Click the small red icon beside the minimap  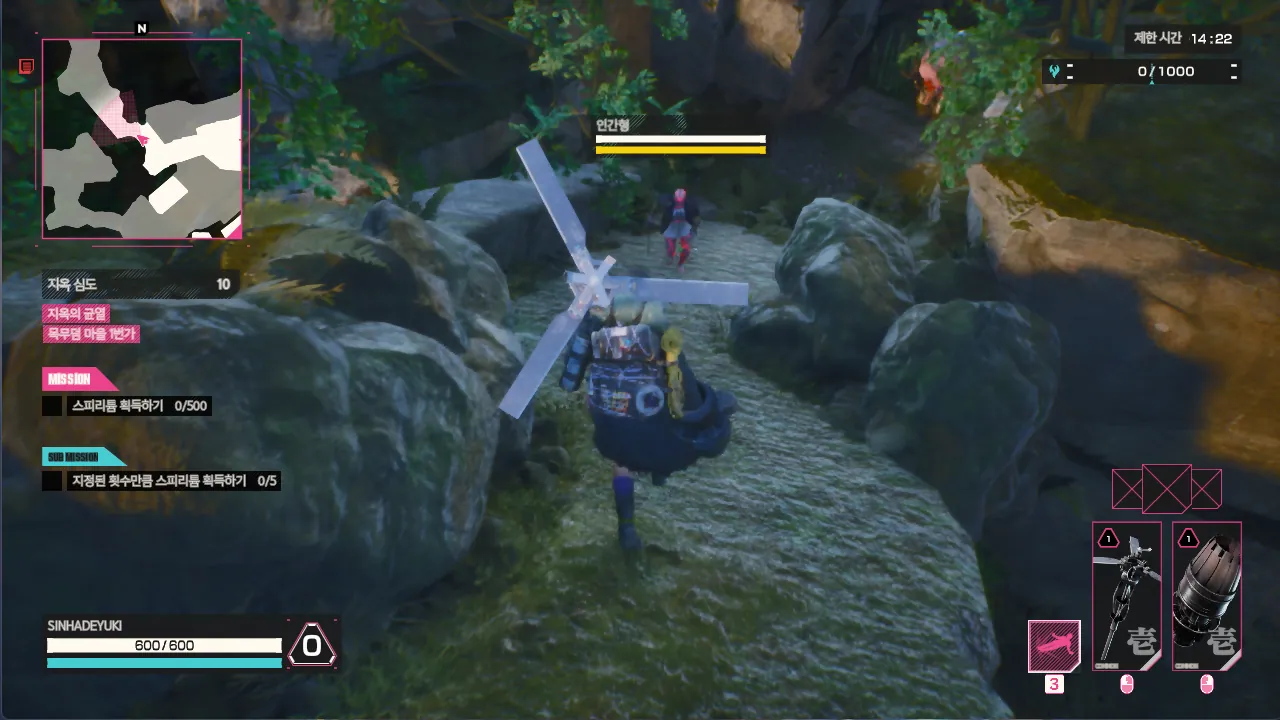[27, 66]
